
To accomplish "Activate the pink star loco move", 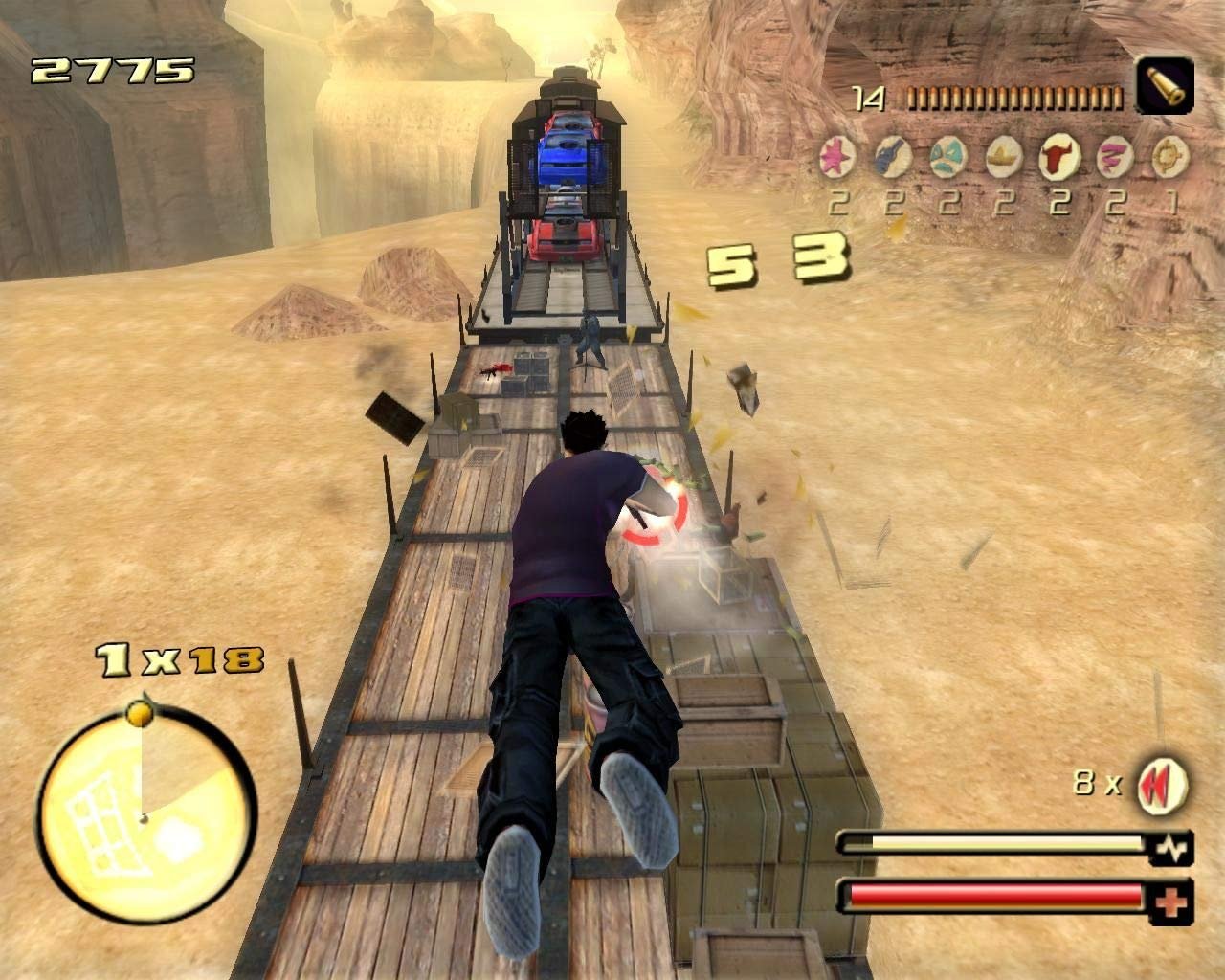I will [839, 155].
